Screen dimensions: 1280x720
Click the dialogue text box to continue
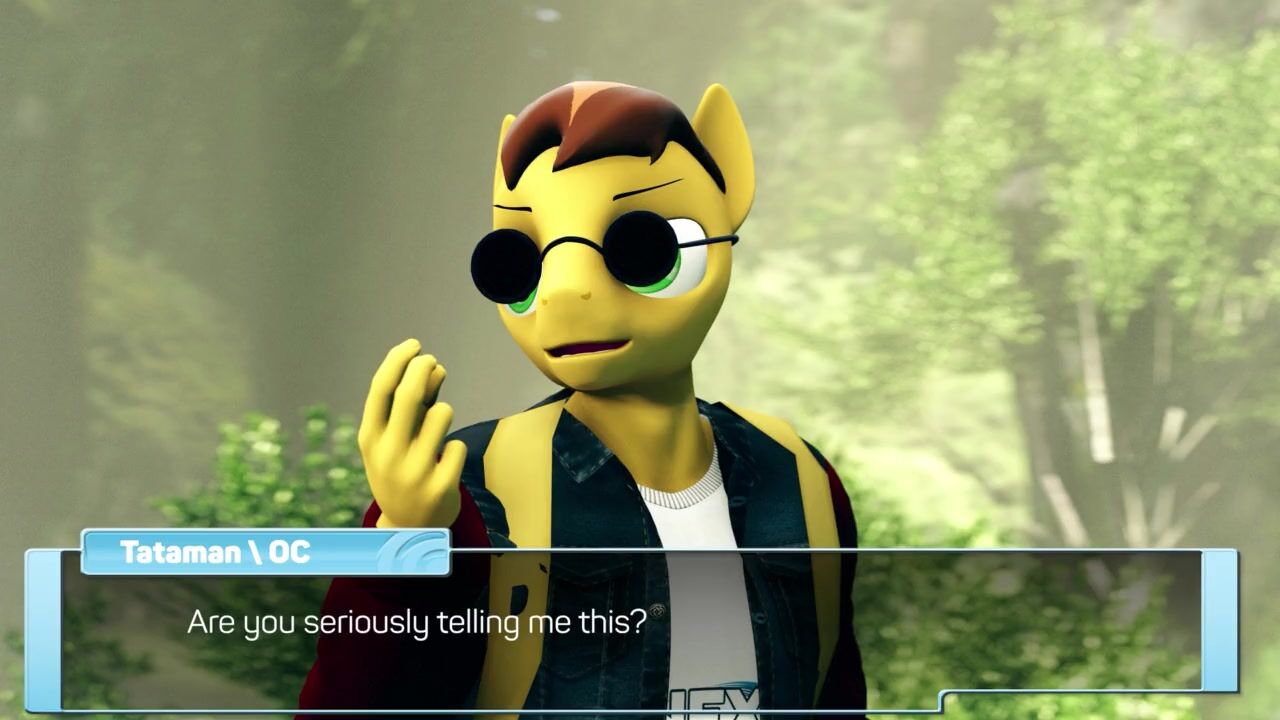coord(630,630)
